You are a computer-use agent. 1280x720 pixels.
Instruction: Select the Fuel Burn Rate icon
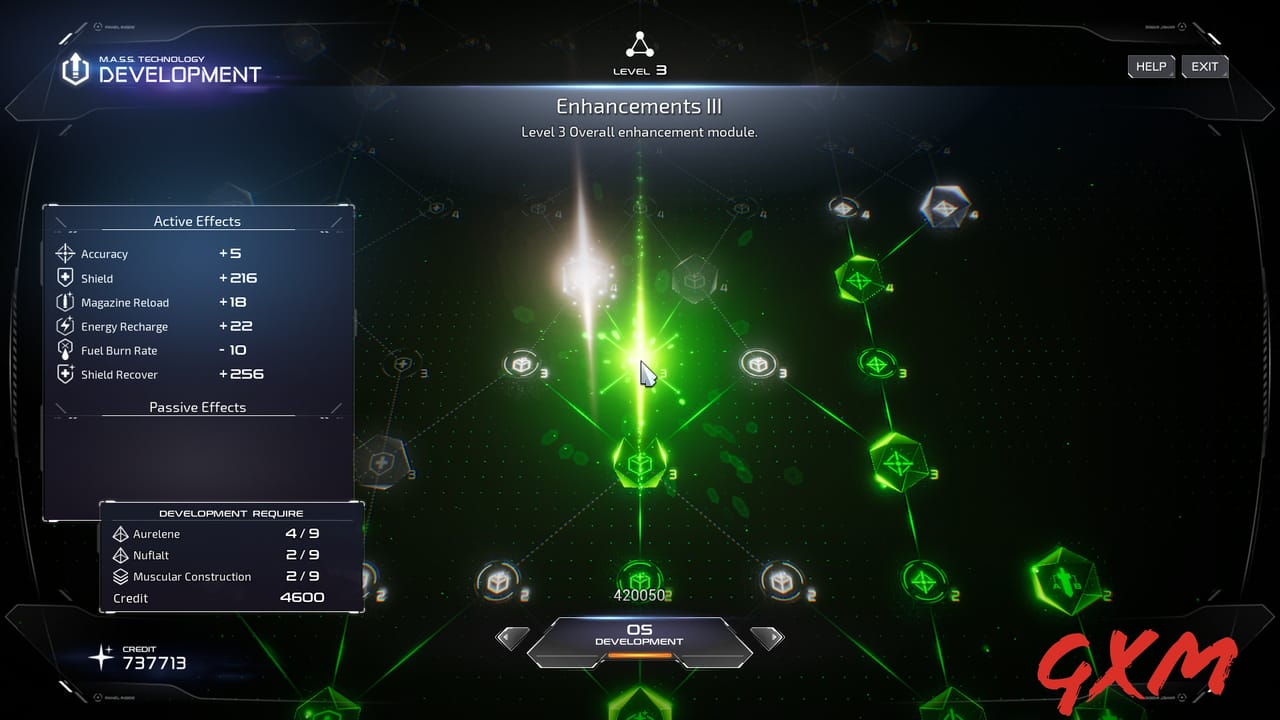(64, 350)
